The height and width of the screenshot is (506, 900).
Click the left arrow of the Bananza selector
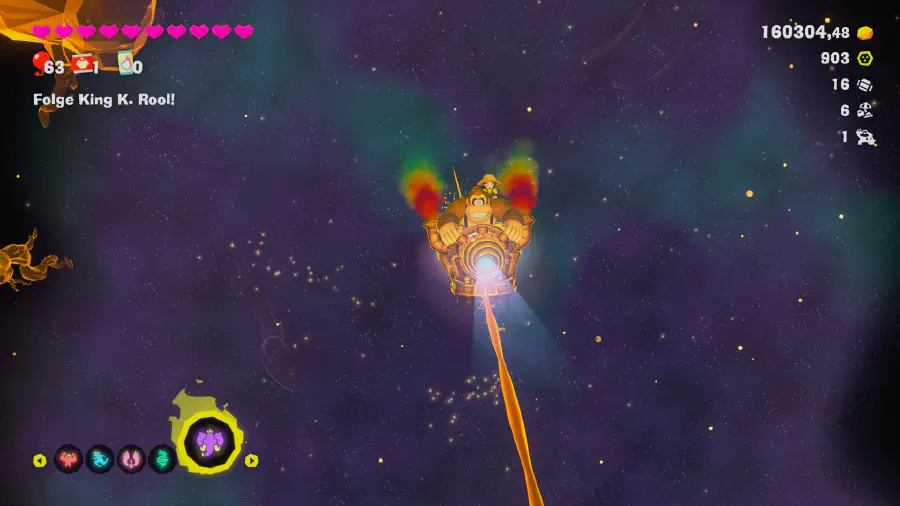[x=40, y=461]
